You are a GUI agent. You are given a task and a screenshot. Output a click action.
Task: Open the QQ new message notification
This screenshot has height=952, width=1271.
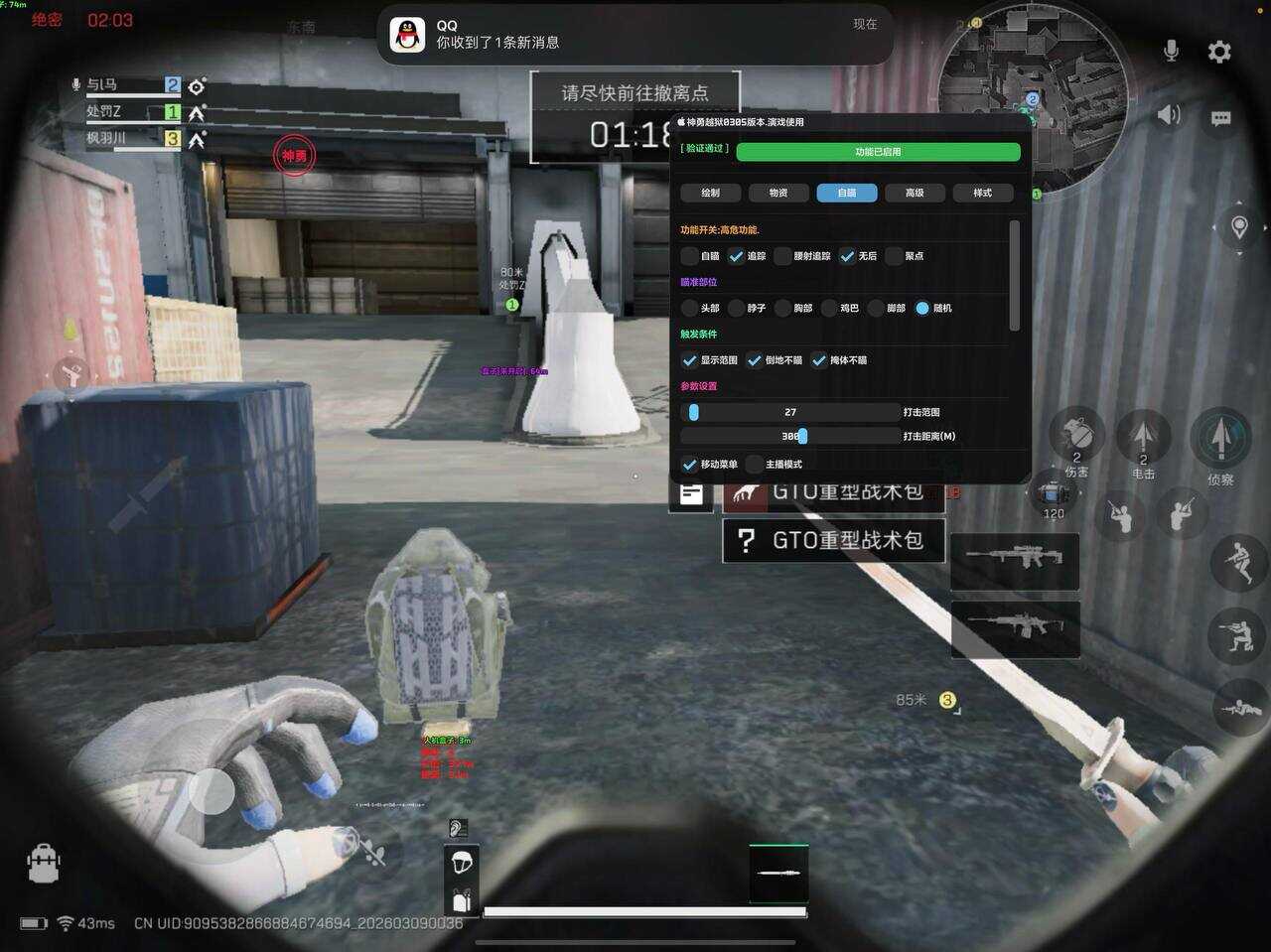(x=635, y=35)
